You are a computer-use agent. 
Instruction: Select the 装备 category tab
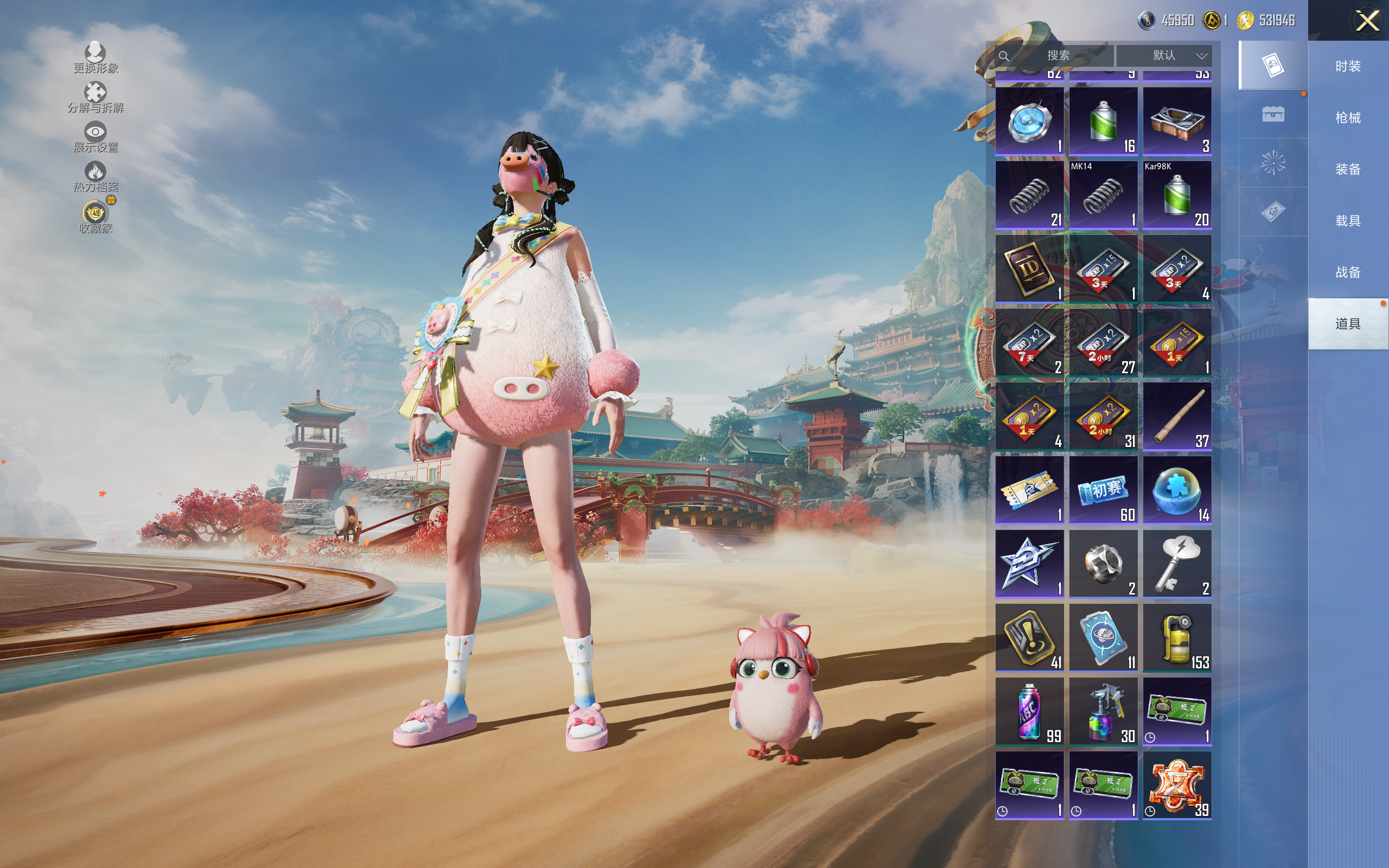click(1347, 169)
